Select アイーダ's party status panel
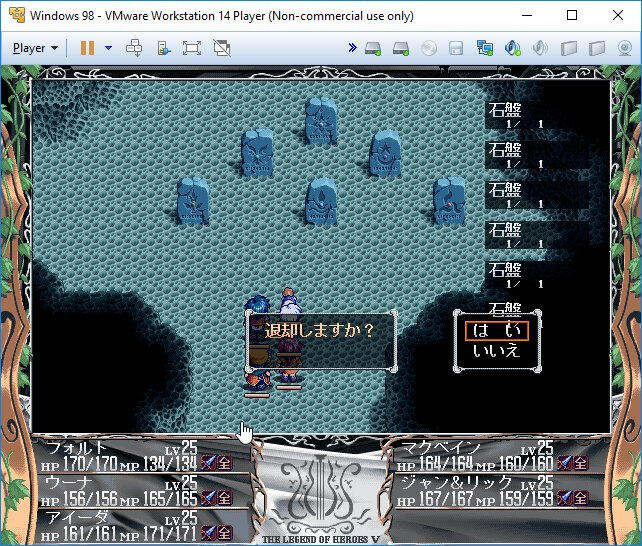This screenshot has height=546, width=642. (135, 524)
